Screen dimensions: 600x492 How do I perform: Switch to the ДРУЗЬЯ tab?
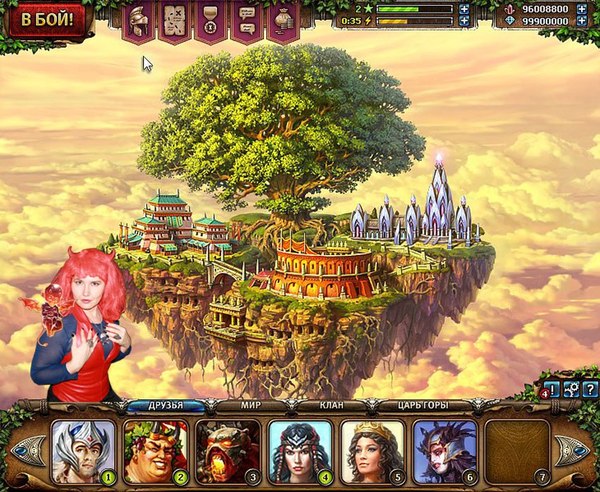(165, 407)
